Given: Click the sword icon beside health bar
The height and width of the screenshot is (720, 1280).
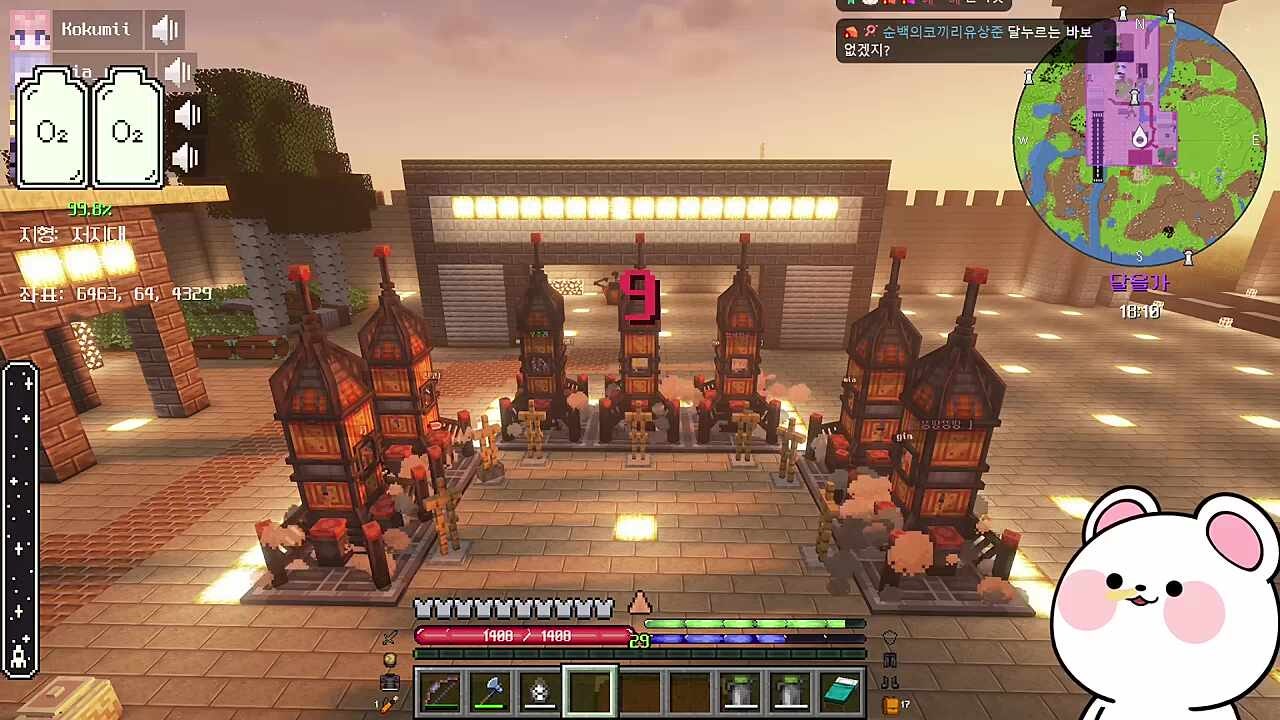Looking at the screenshot, I should (x=390, y=637).
